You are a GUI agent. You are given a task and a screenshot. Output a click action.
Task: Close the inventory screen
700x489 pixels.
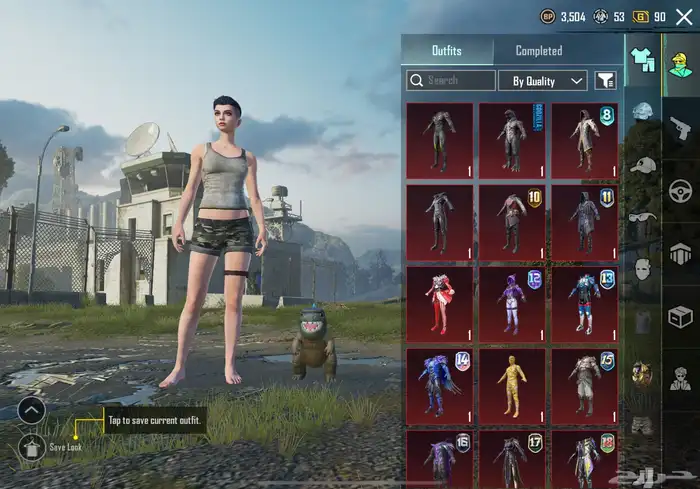[x=684, y=17]
